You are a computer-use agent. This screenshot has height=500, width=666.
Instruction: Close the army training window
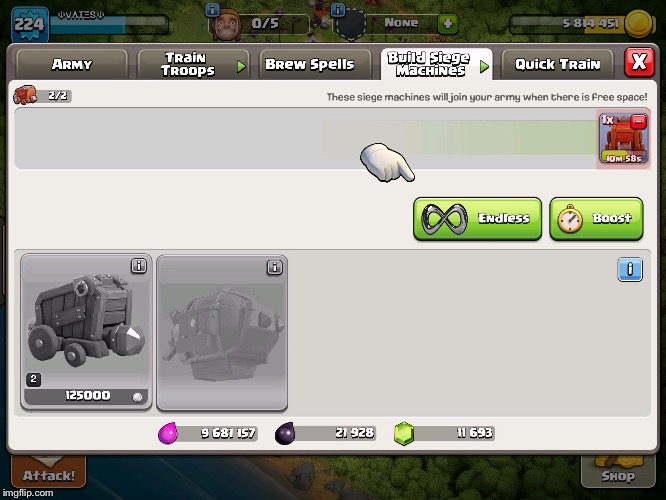point(639,63)
